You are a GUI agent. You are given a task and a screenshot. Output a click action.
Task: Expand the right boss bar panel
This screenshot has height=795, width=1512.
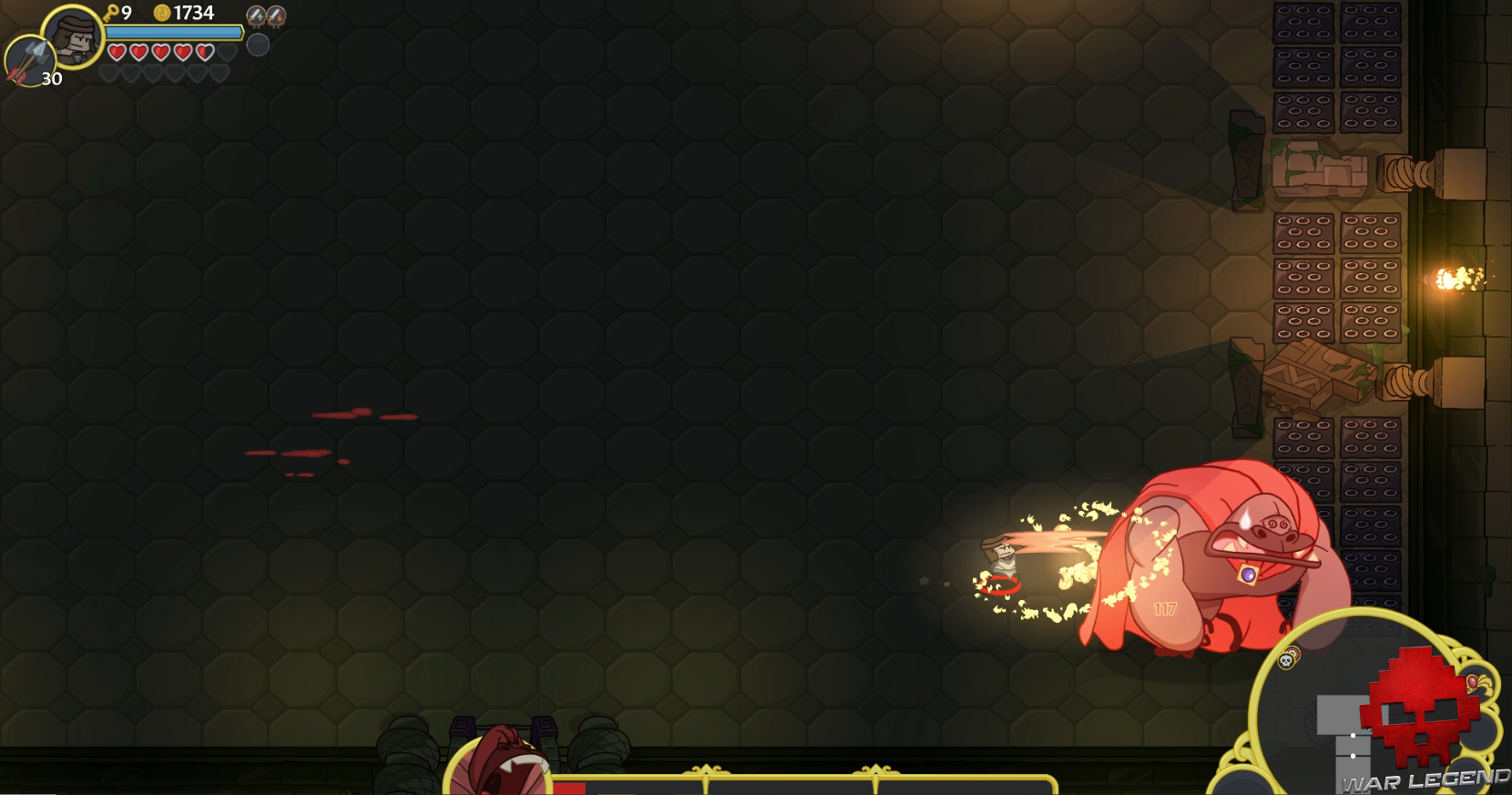click(x=876, y=770)
